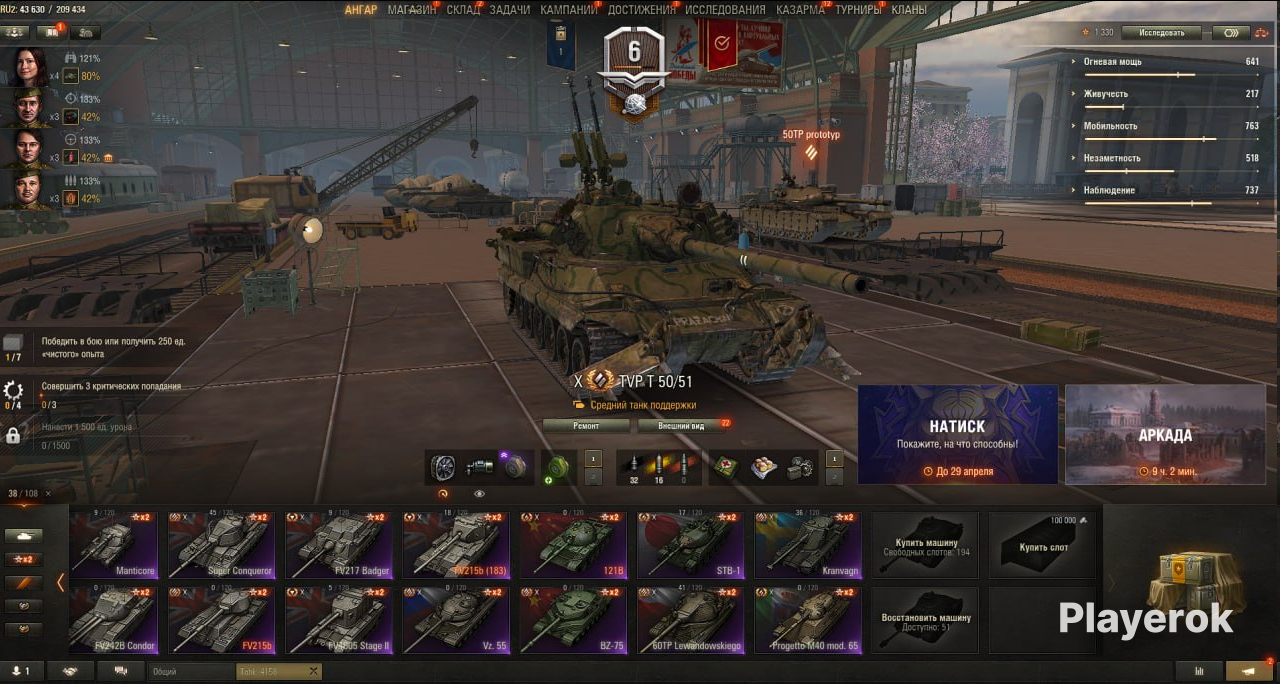Open the Внешний вид customization
The width and height of the screenshot is (1280, 684).
[681, 426]
